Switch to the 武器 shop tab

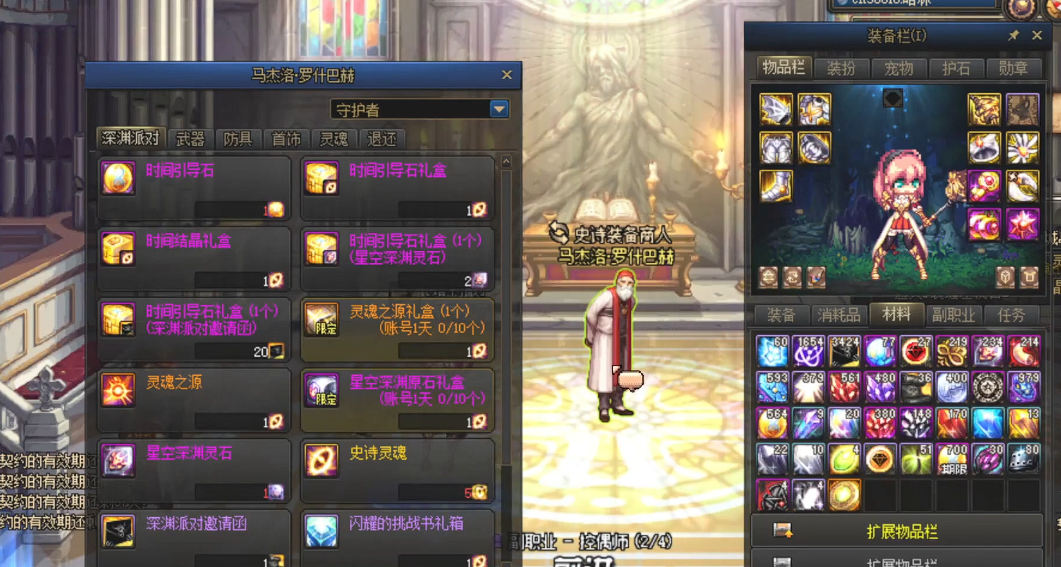(x=190, y=139)
